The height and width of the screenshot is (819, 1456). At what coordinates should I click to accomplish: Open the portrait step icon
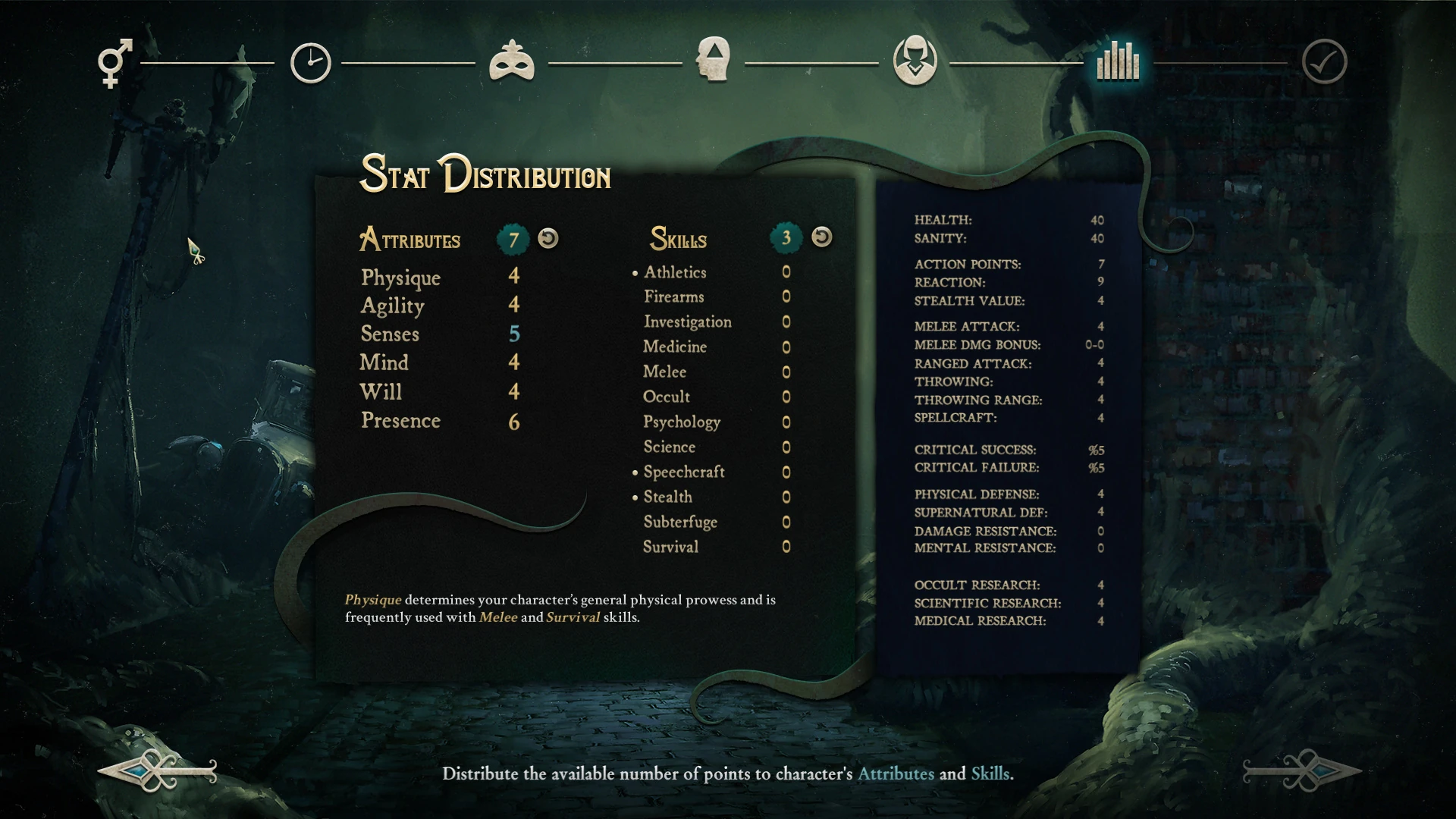pos(914,62)
